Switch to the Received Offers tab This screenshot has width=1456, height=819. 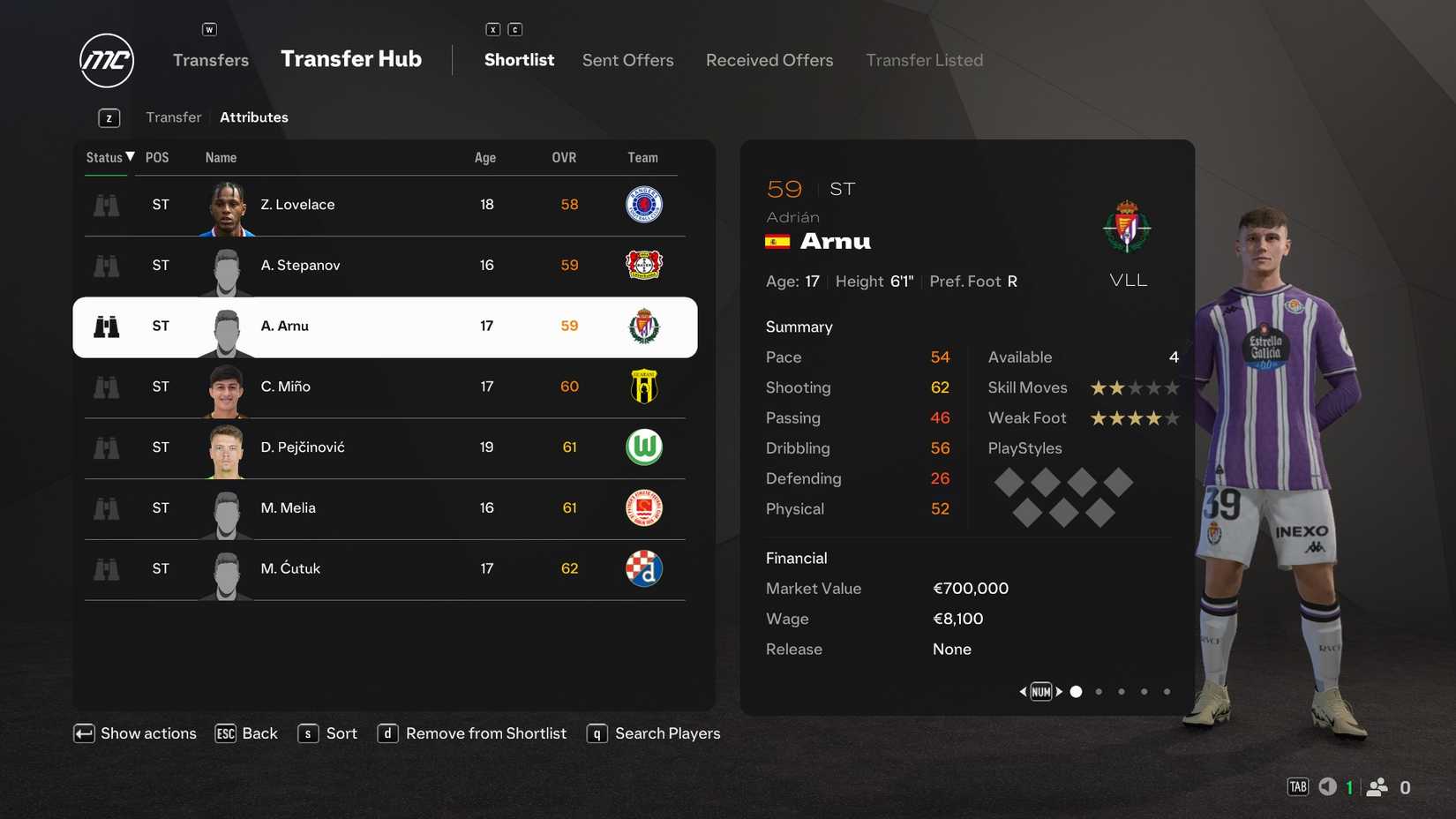769,60
